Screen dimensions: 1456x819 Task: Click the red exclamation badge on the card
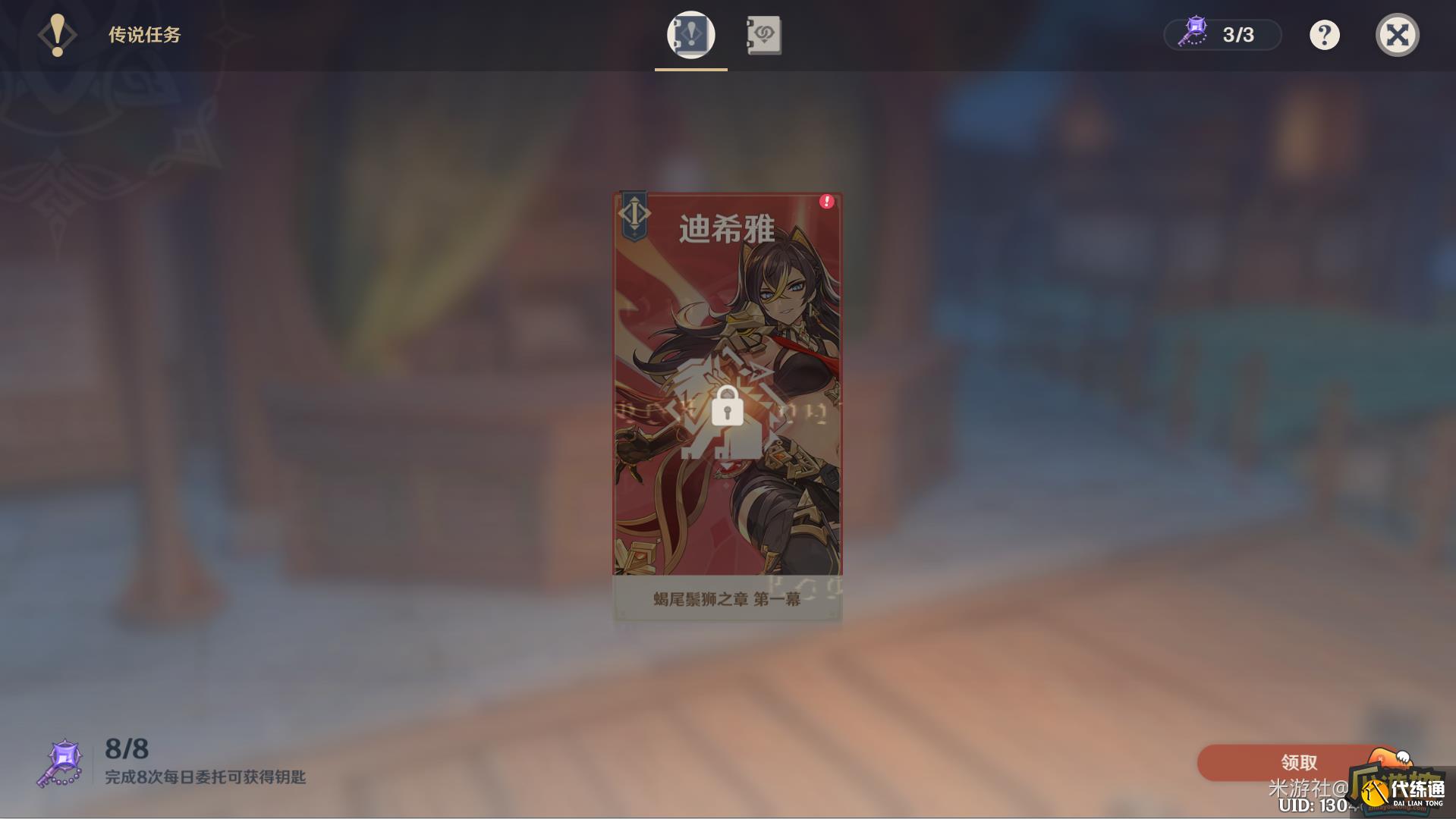click(826, 200)
